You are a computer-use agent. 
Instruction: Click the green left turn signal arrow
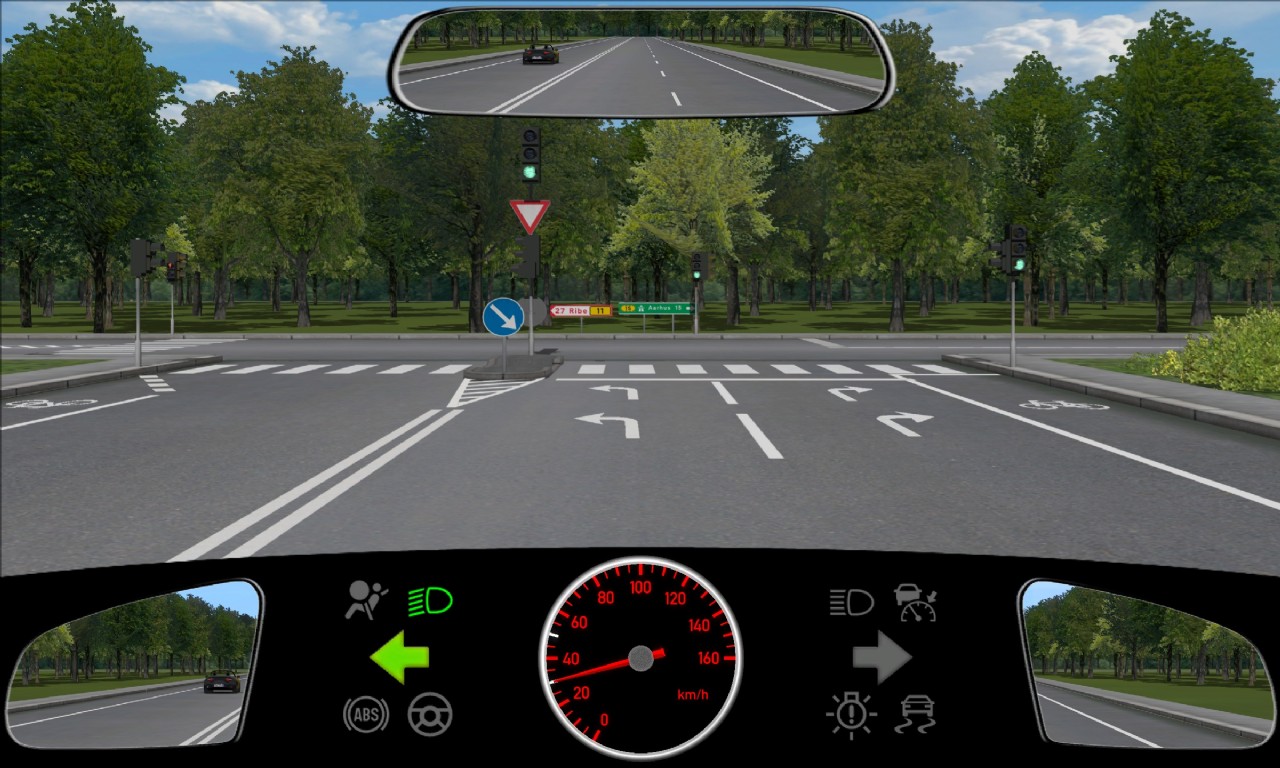coord(399,657)
